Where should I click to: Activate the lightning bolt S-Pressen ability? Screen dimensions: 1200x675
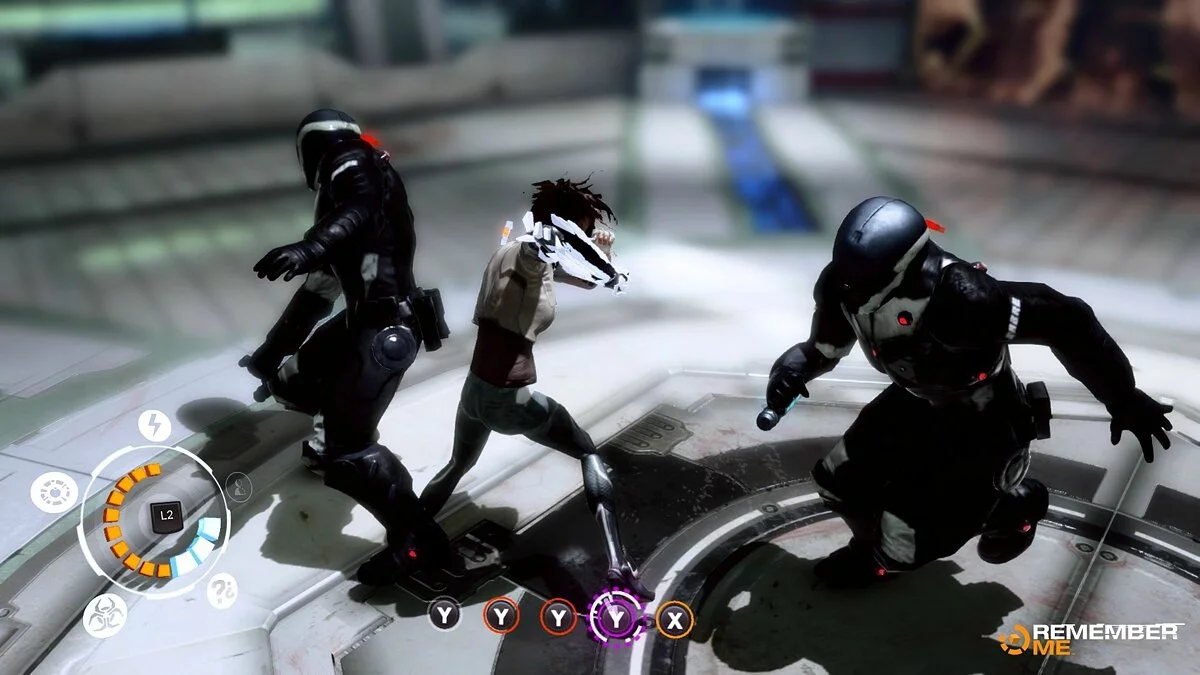click(154, 426)
